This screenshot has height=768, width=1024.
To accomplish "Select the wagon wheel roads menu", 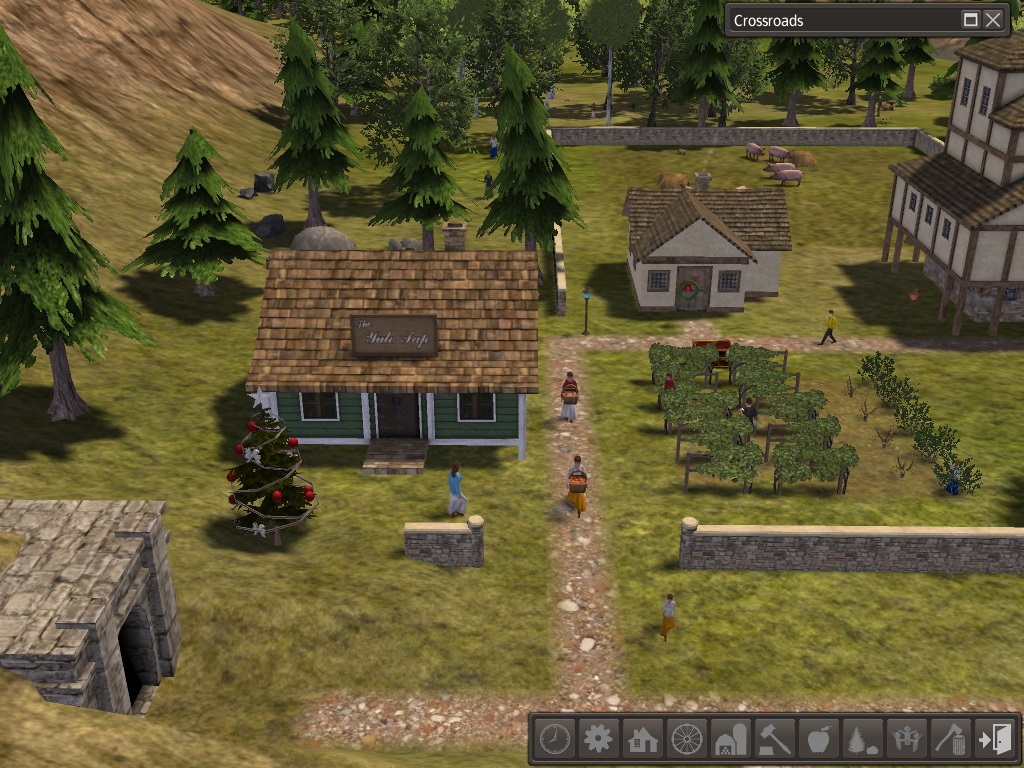I will (x=687, y=740).
